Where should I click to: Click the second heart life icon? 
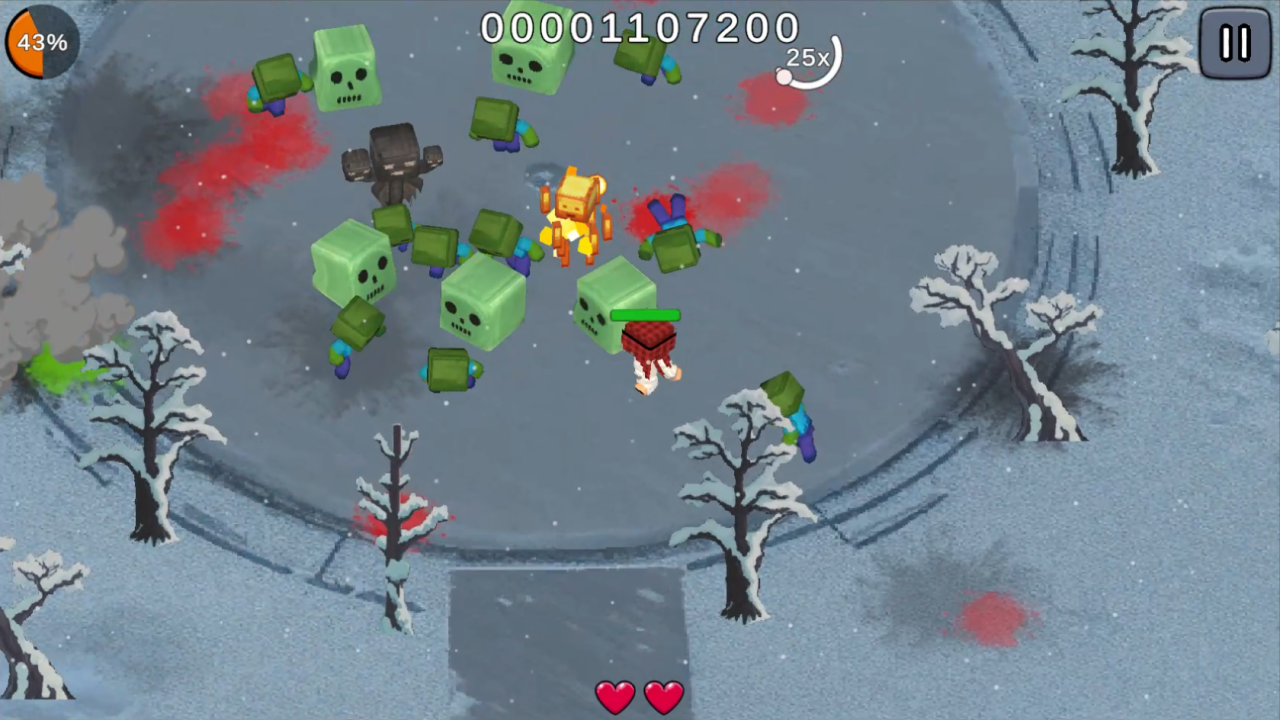coord(663,697)
